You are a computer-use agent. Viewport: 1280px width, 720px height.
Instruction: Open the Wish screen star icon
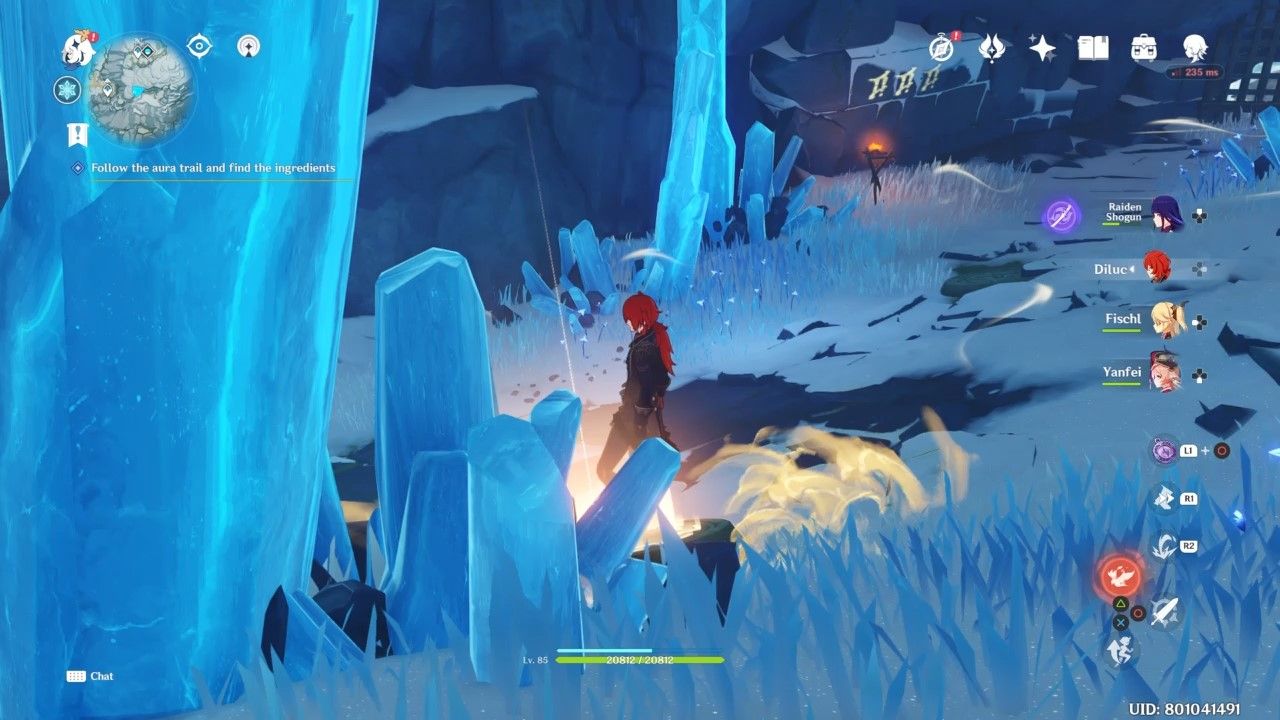(x=1043, y=46)
